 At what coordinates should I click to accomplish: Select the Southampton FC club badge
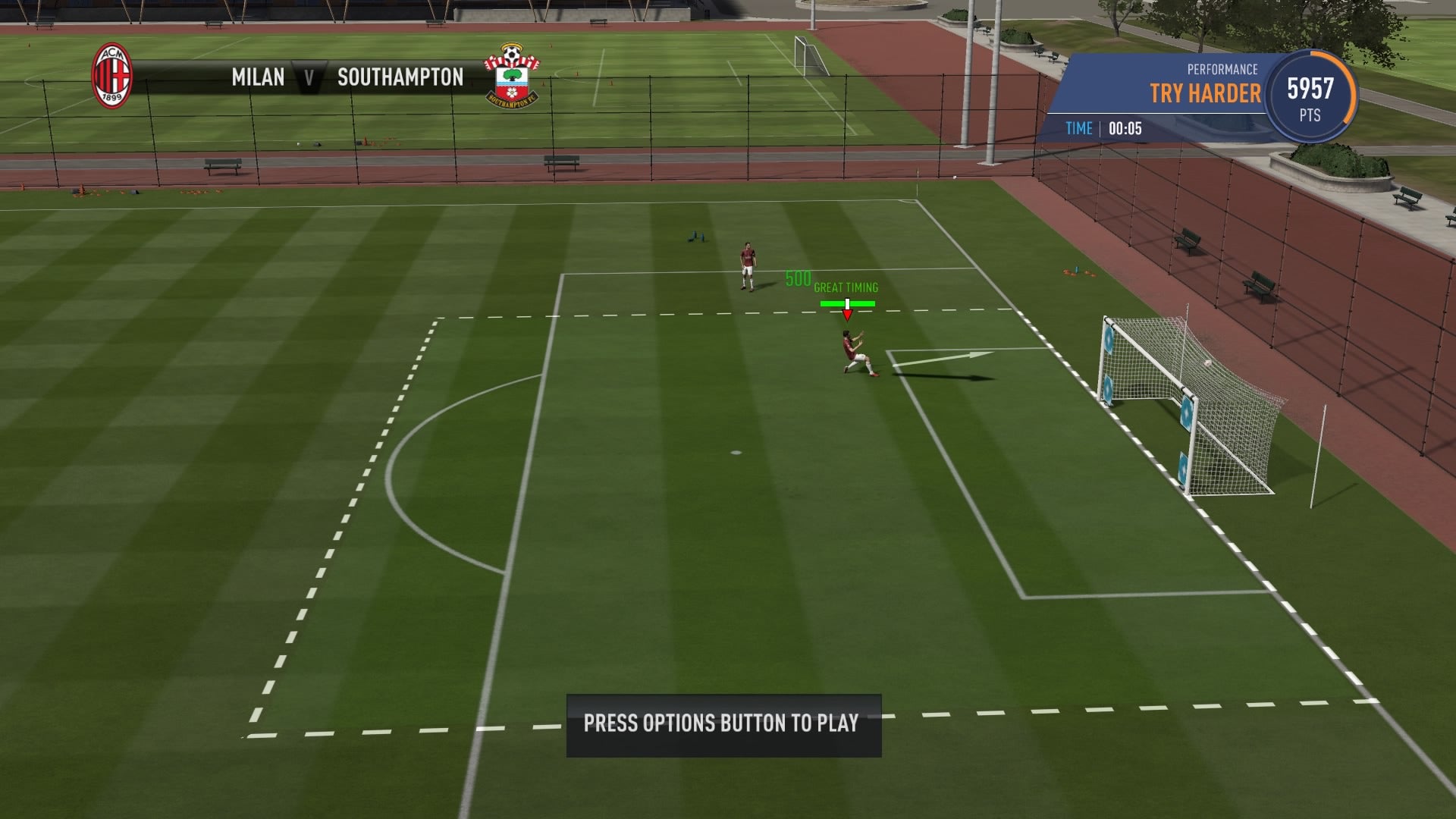coord(513,76)
